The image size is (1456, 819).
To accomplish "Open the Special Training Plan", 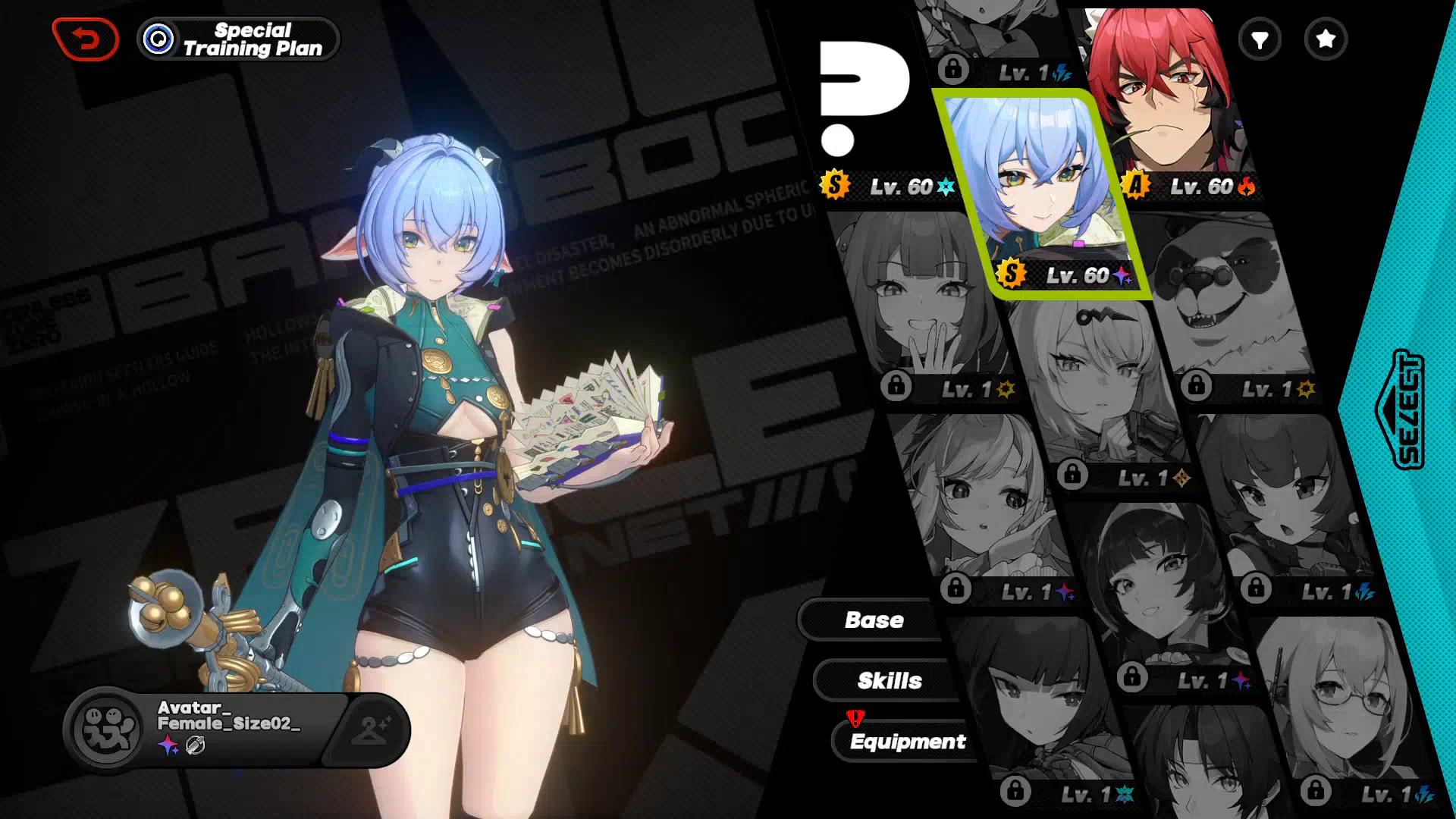I will [x=238, y=39].
